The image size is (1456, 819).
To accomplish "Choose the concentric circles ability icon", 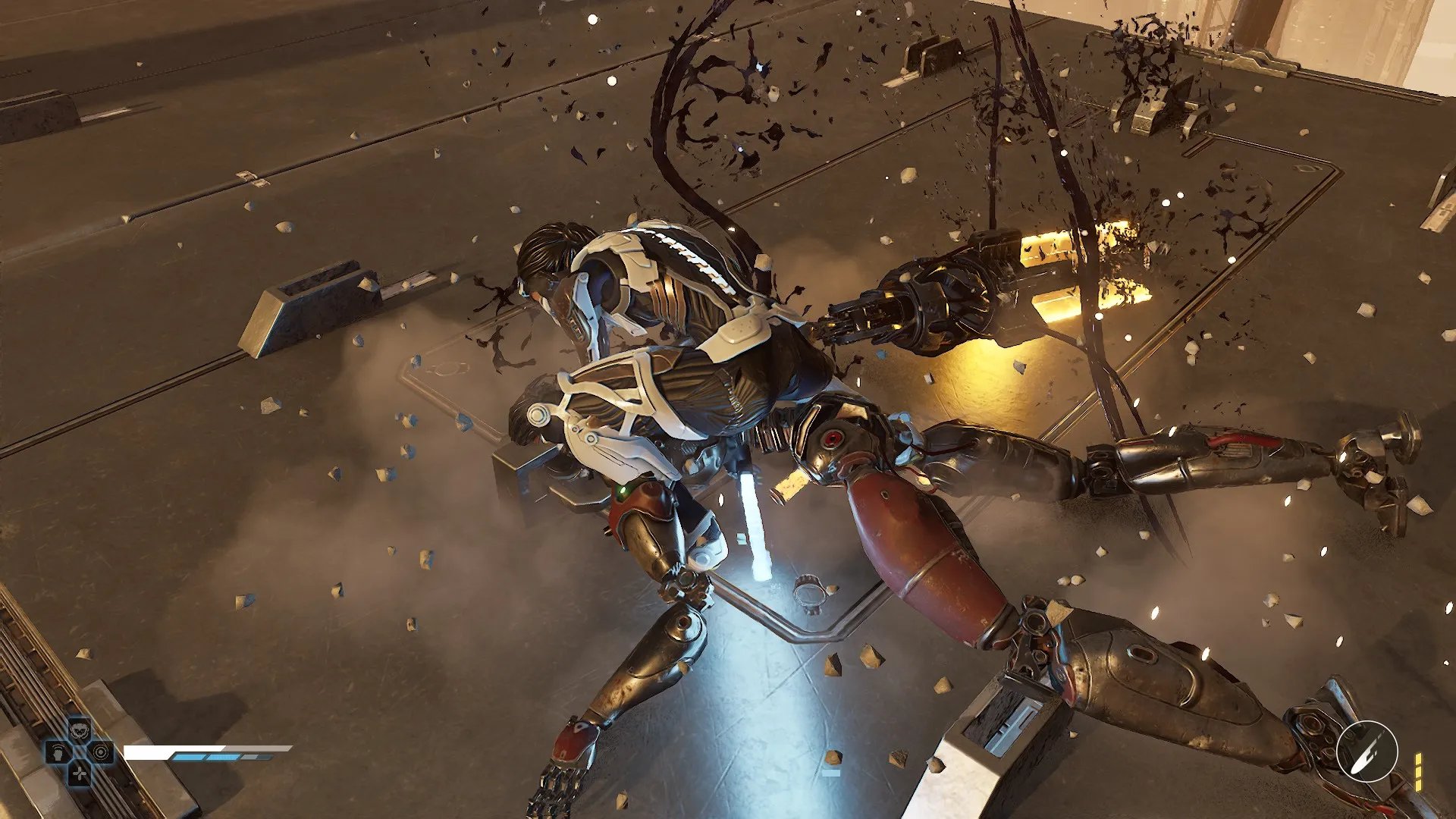I will [x=102, y=752].
